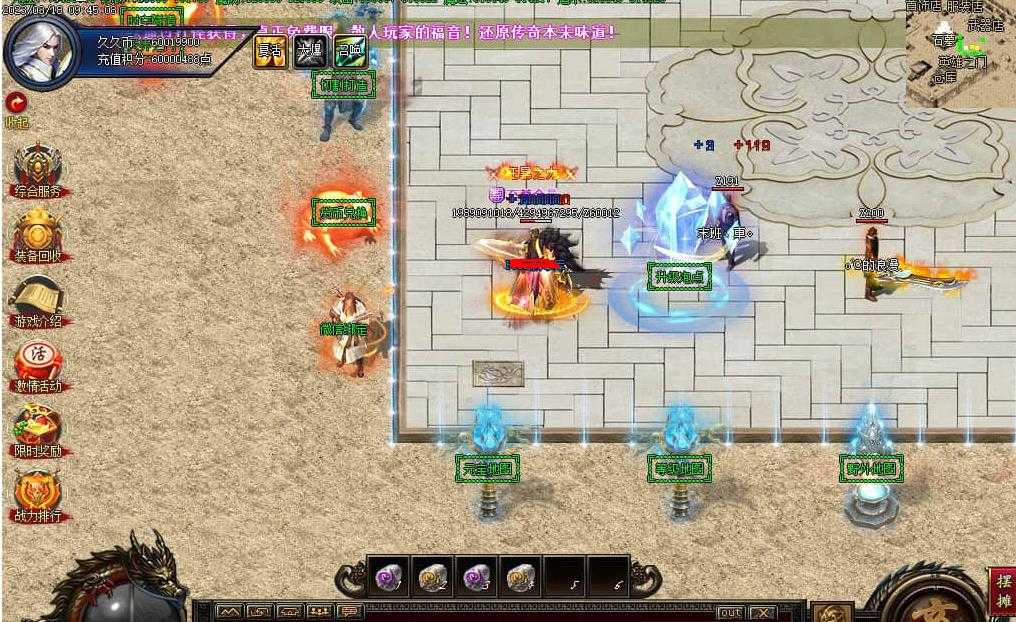View the 战力排行 power ranking

point(38,495)
